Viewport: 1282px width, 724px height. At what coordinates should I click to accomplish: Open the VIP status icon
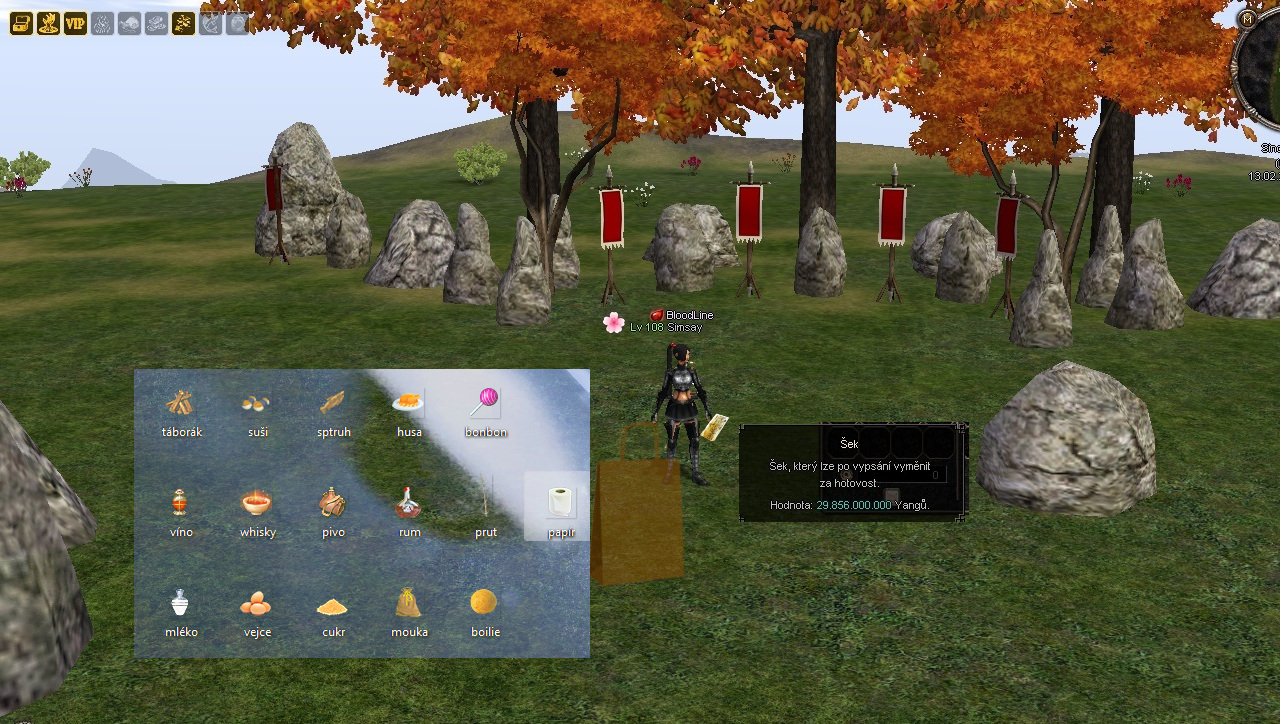75,24
